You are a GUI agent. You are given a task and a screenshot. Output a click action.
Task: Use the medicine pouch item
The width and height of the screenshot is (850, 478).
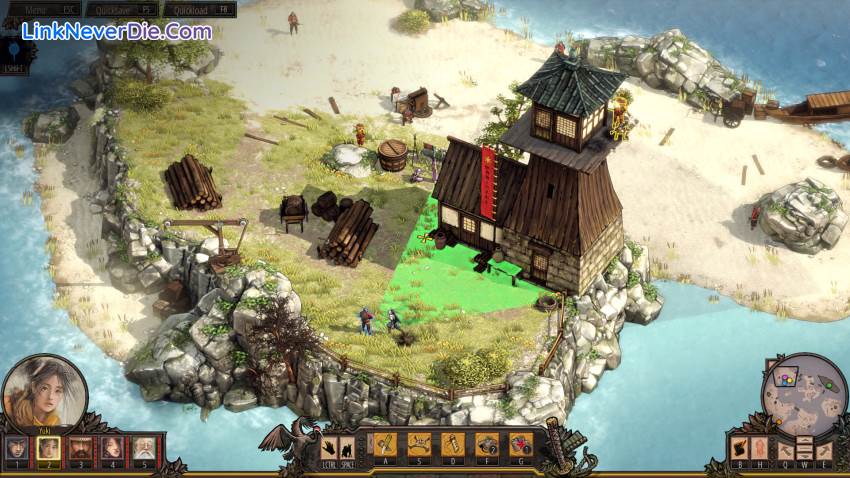(x=520, y=444)
